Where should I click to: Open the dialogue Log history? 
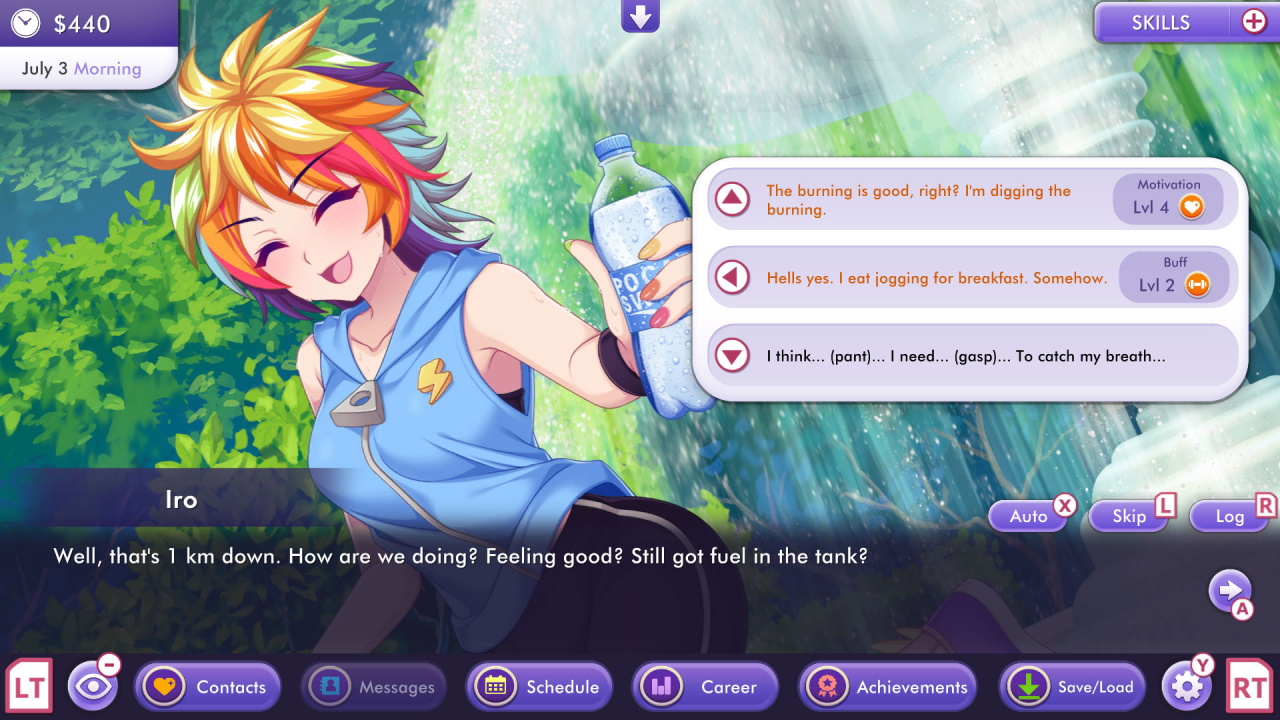coord(1228,515)
